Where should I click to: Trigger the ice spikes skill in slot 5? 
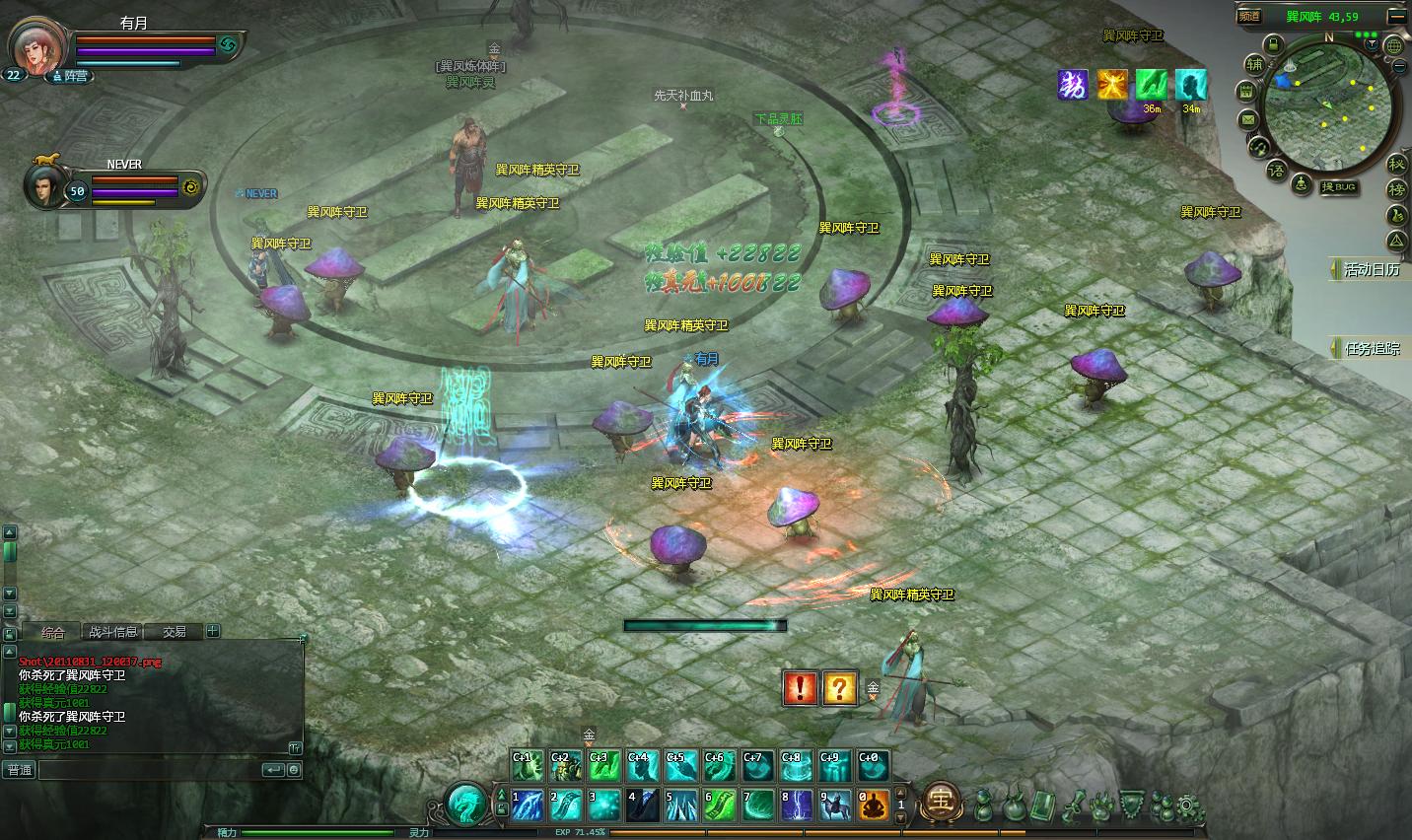tap(680, 805)
